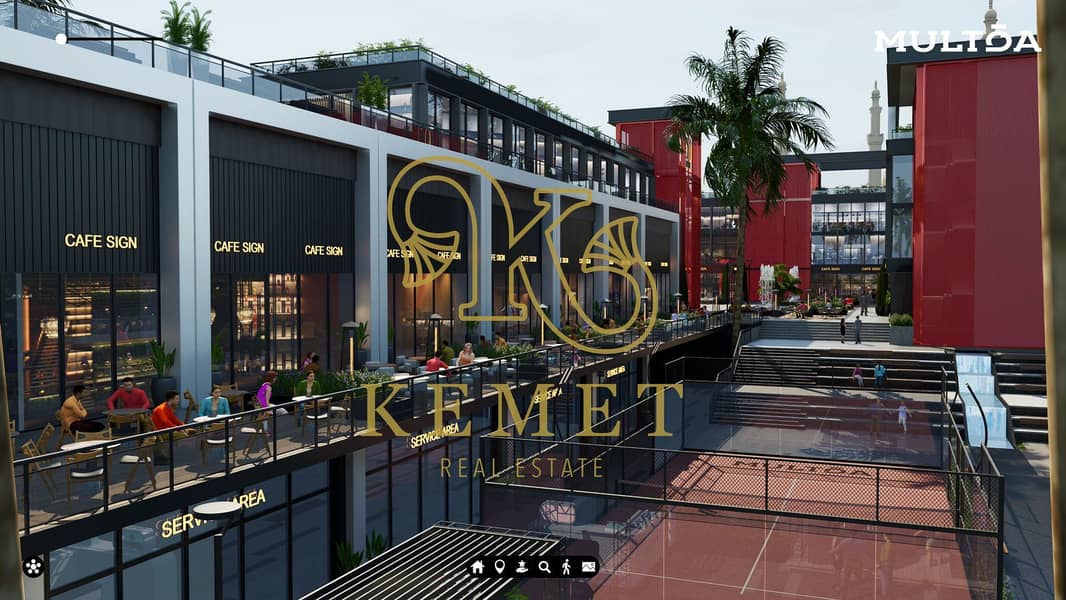Select the hand-holding-building icon
The image size is (1066, 600).
522,567
